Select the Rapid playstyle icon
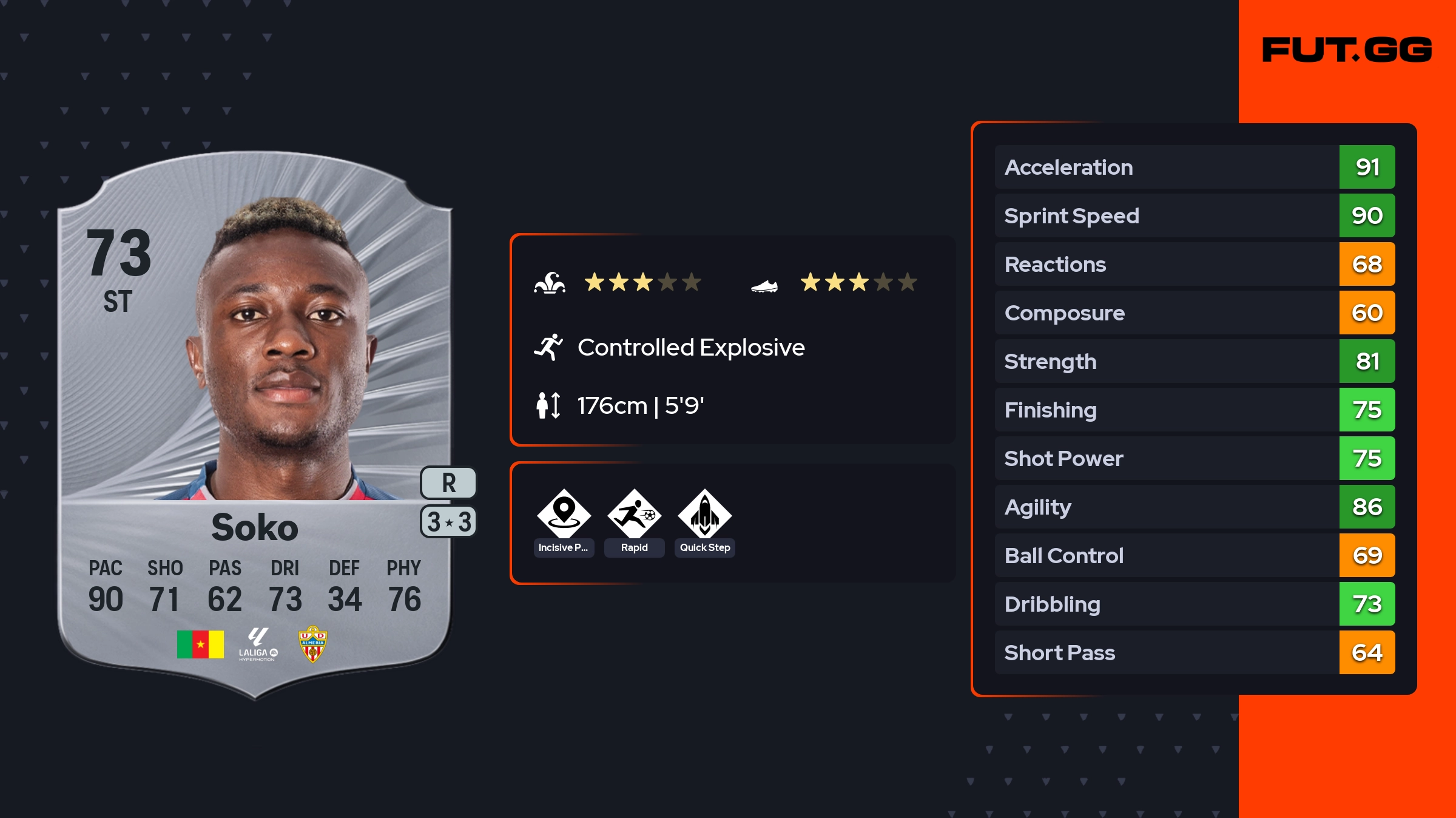The height and width of the screenshot is (818, 1456). 634,514
